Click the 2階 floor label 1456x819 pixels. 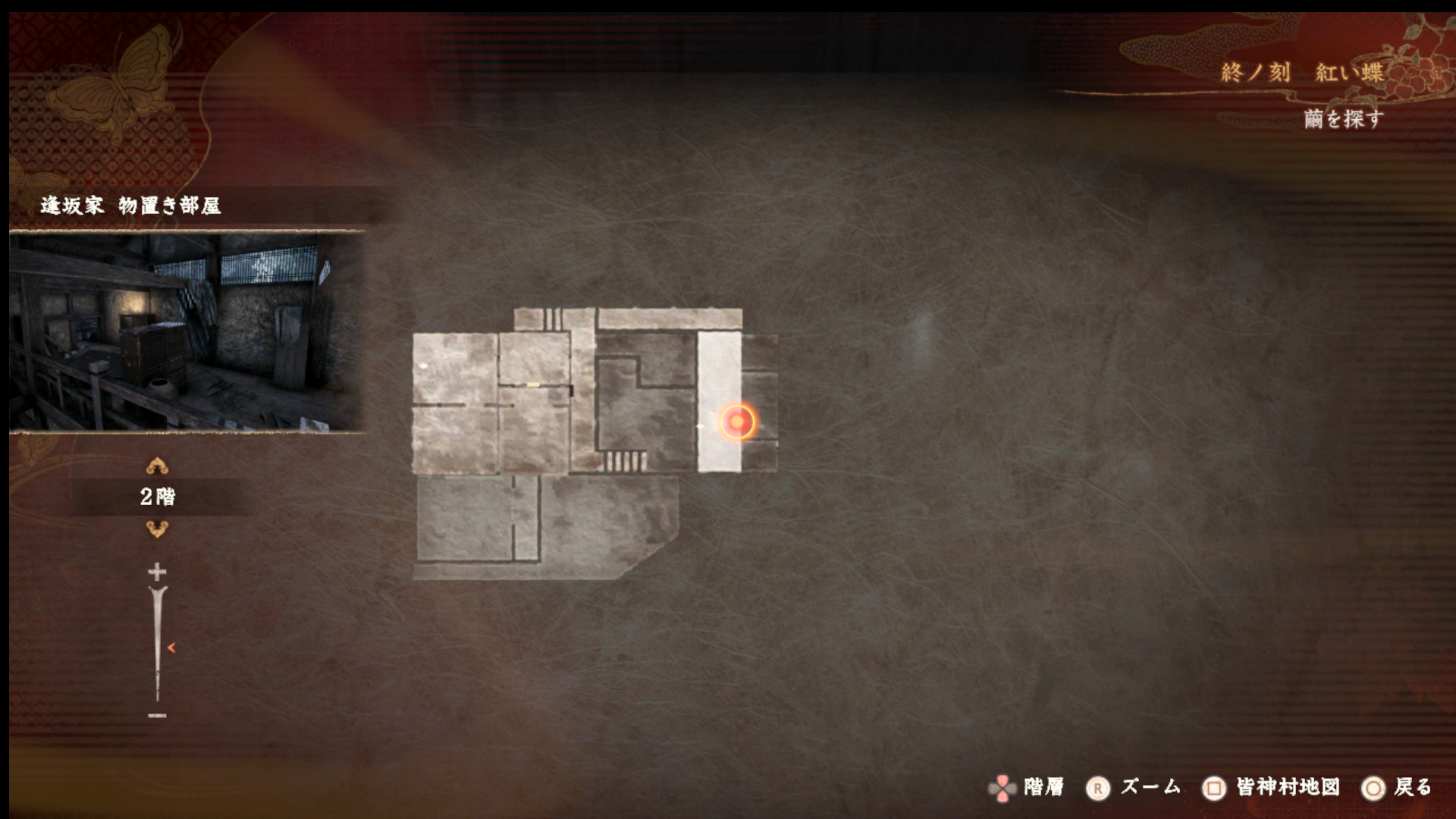point(158,497)
